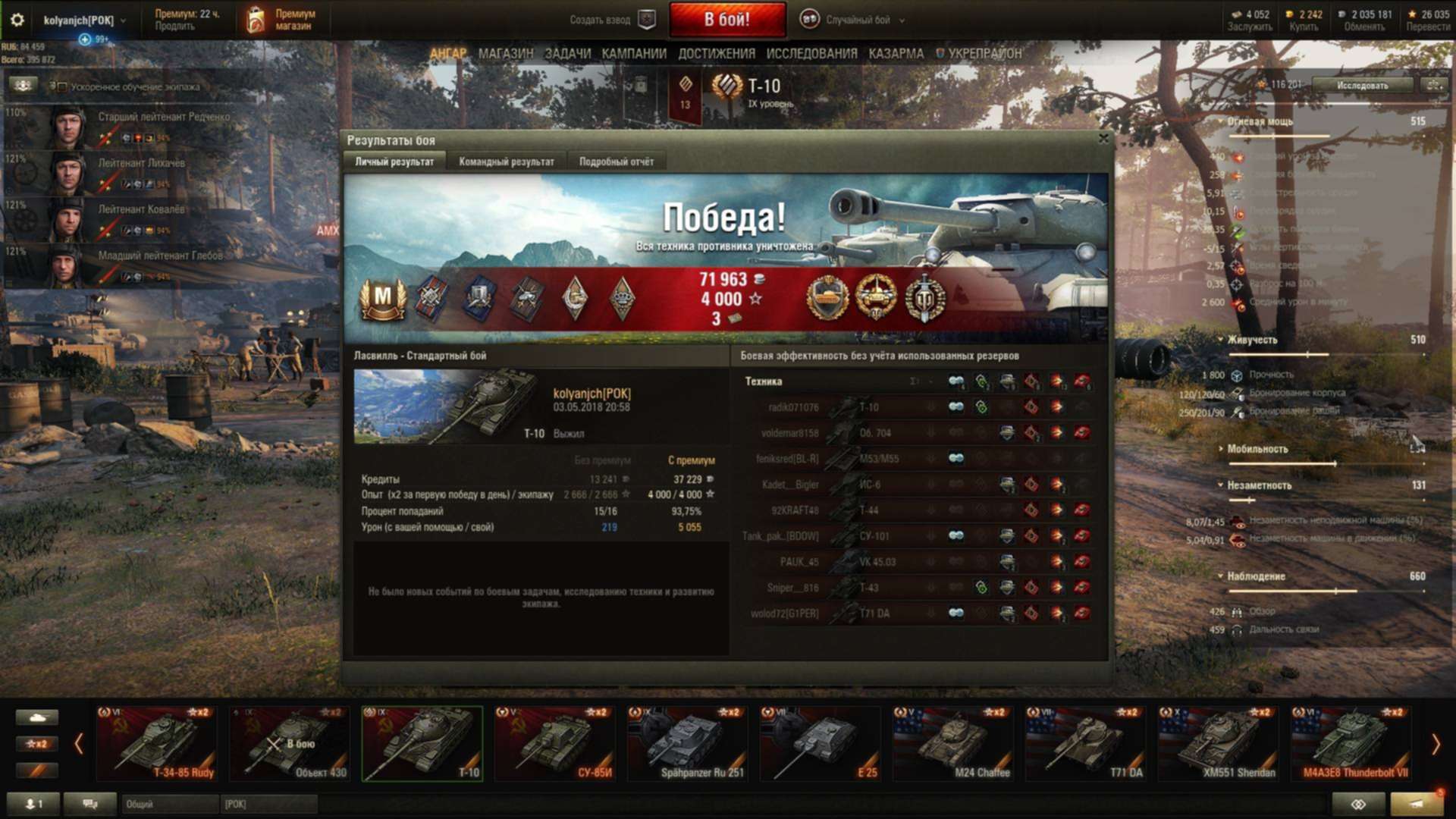Click Создать взвод to create platoon
Image resolution: width=1456 pixels, height=819 pixels.
pyautogui.click(x=610, y=20)
